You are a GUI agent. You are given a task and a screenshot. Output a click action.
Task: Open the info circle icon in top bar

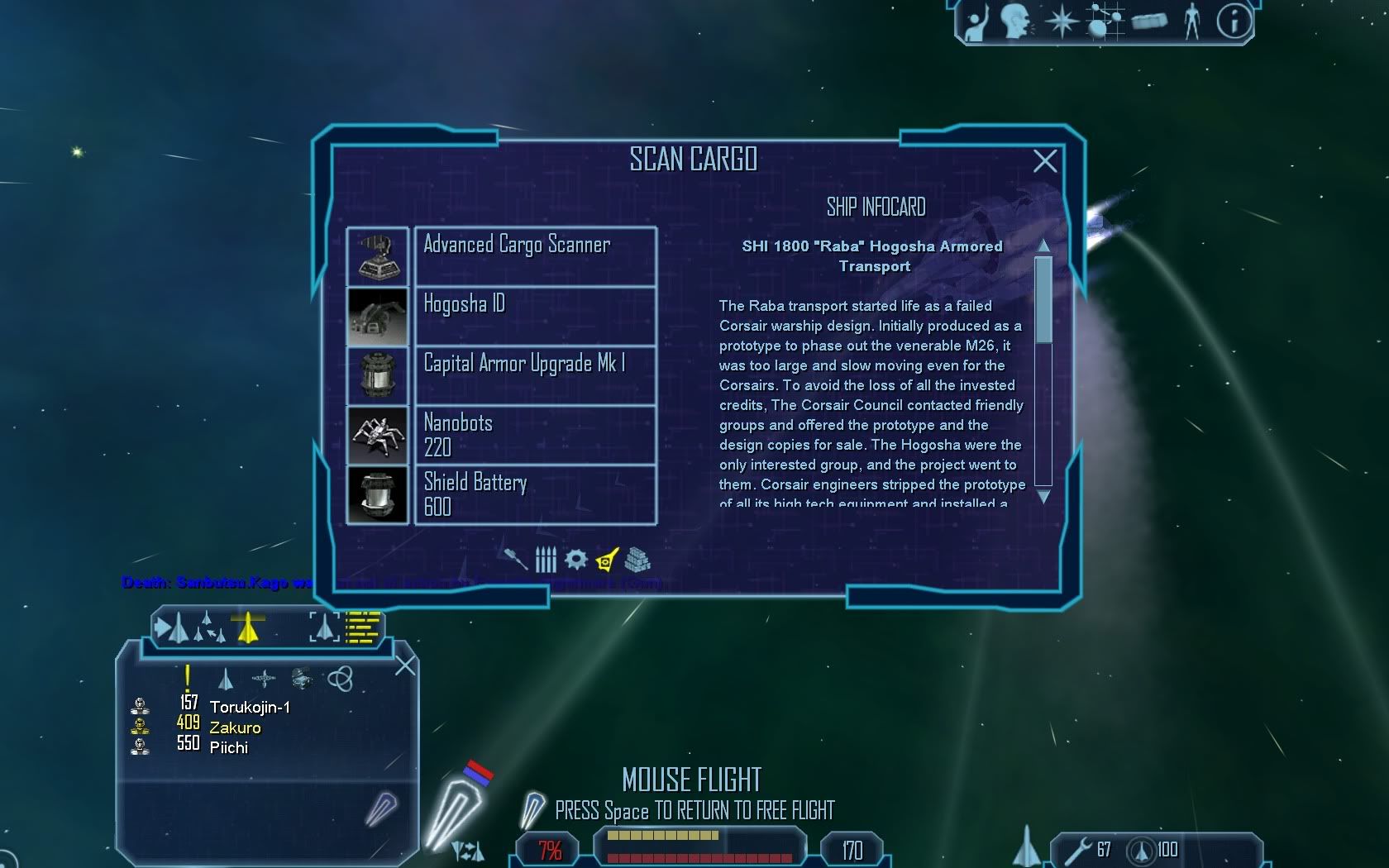(x=1234, y=21)
